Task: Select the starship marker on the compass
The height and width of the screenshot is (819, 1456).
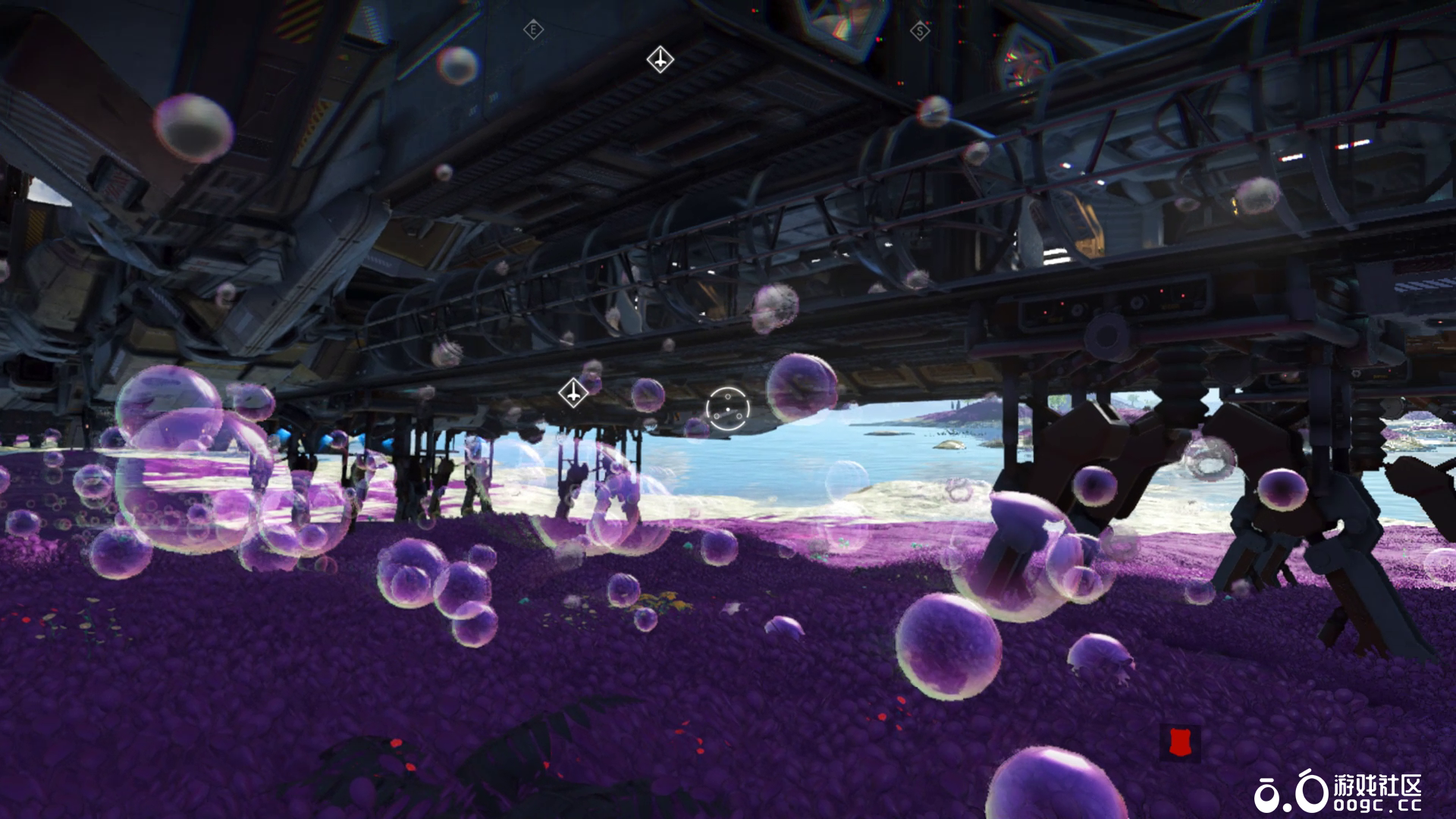Action: [x=660, y=59]
